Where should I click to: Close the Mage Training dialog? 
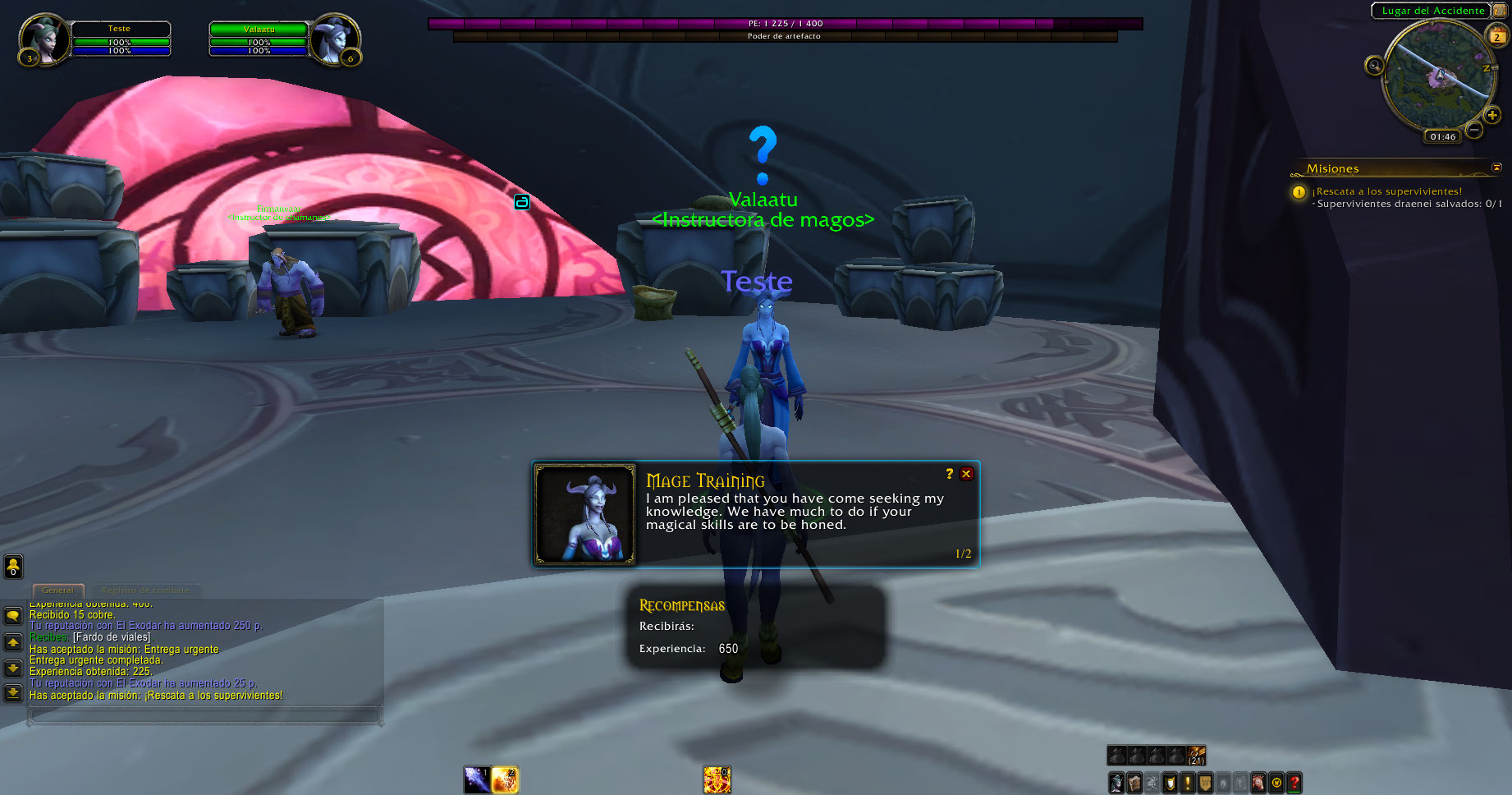point(966,474)
